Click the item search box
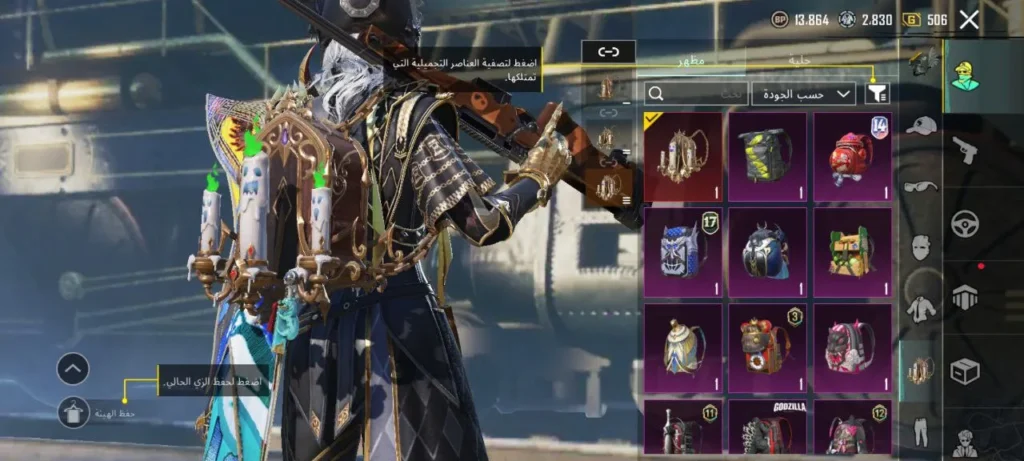 click(694, 94)
